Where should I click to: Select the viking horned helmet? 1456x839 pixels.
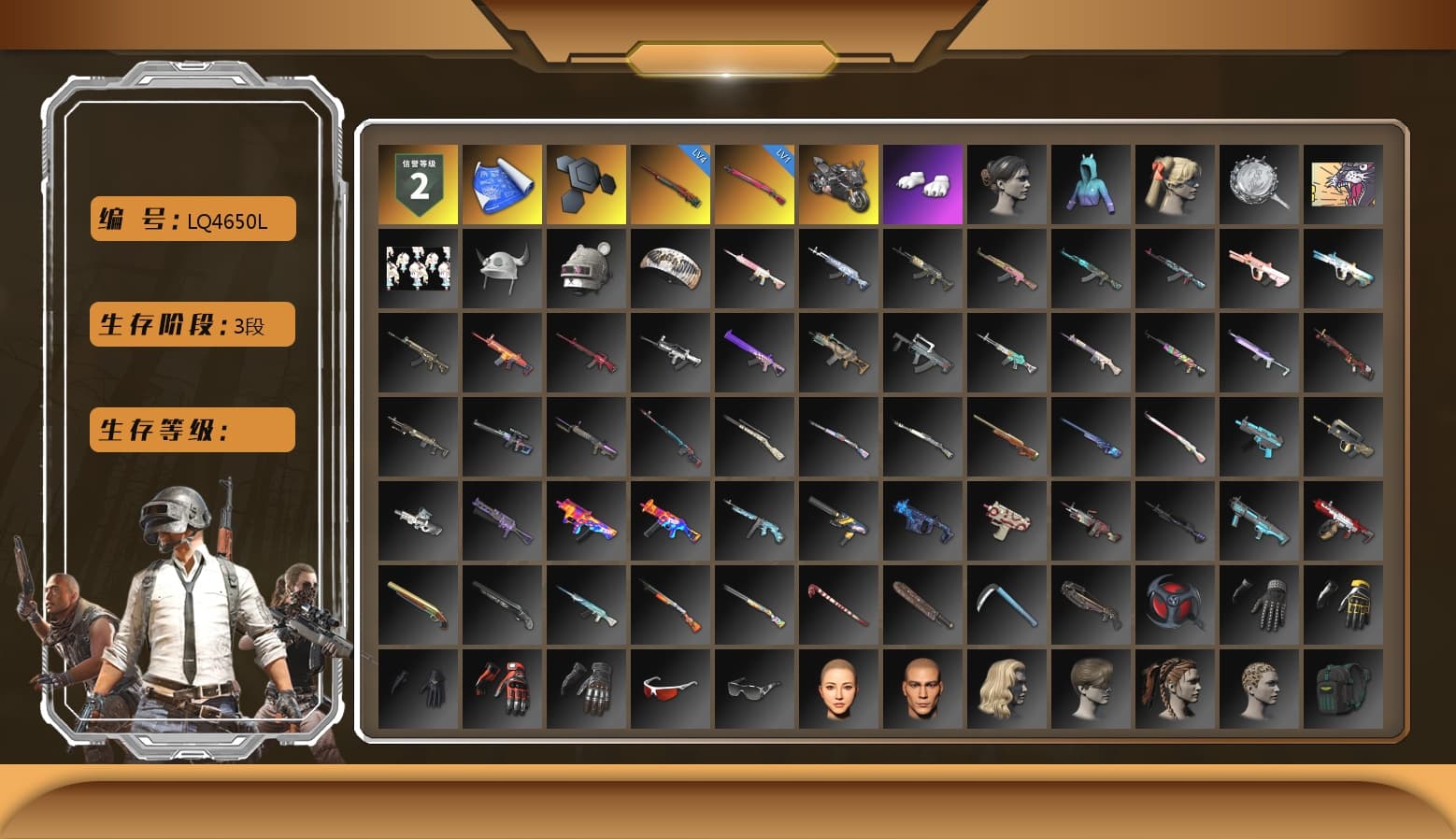click(x=502, y=268)
